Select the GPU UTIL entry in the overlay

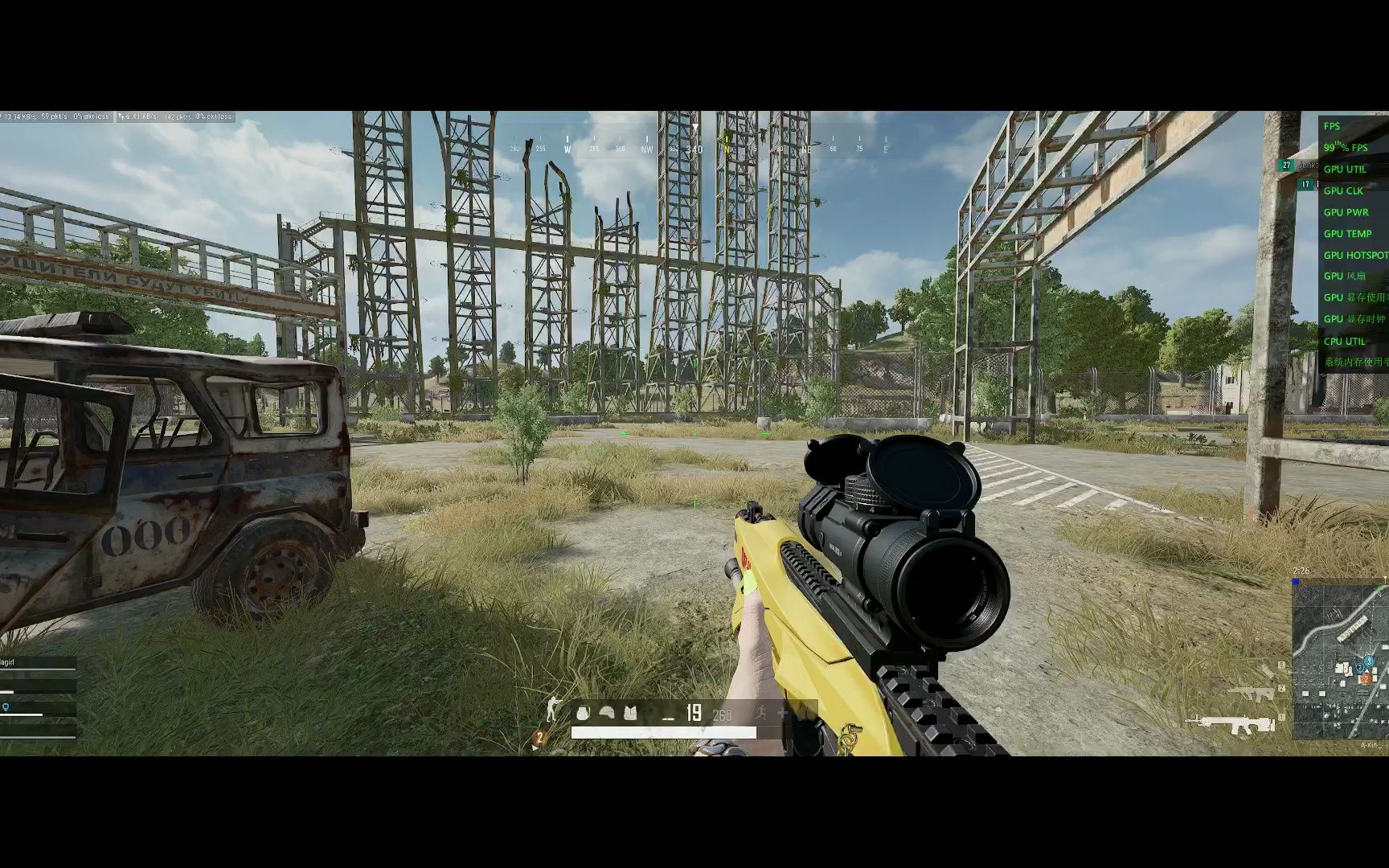click(1346, 169)
